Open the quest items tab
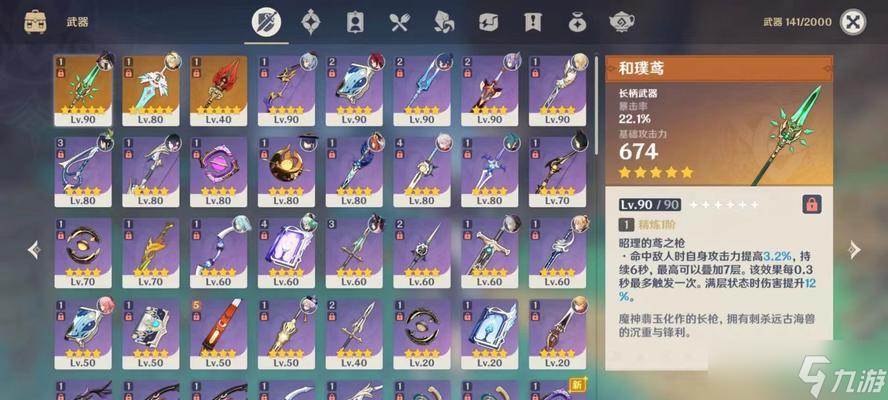This screenshot has height=400, width=888. [533, 21]
